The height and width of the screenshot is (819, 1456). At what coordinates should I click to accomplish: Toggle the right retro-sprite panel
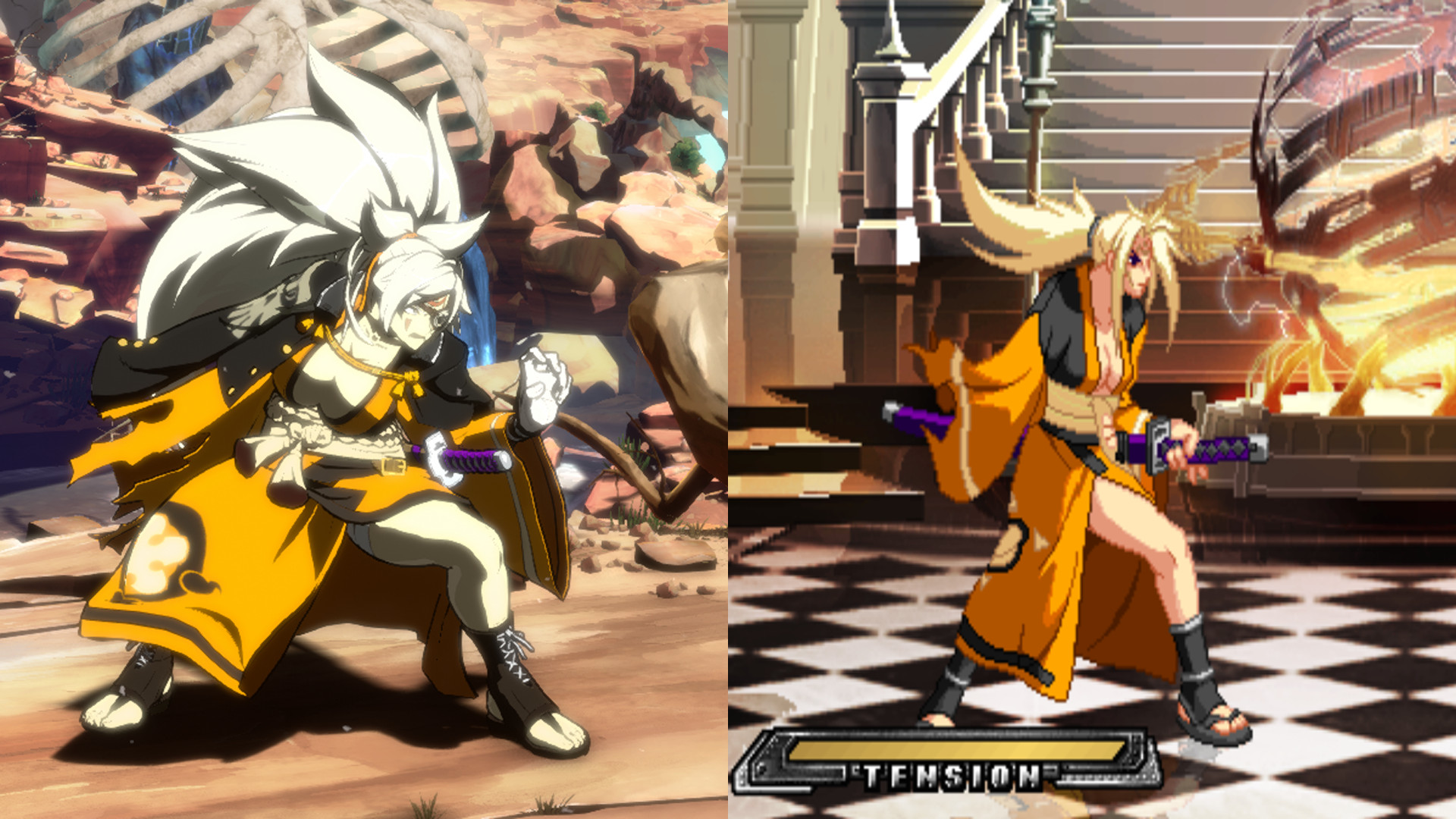(x=1092, y=409)
